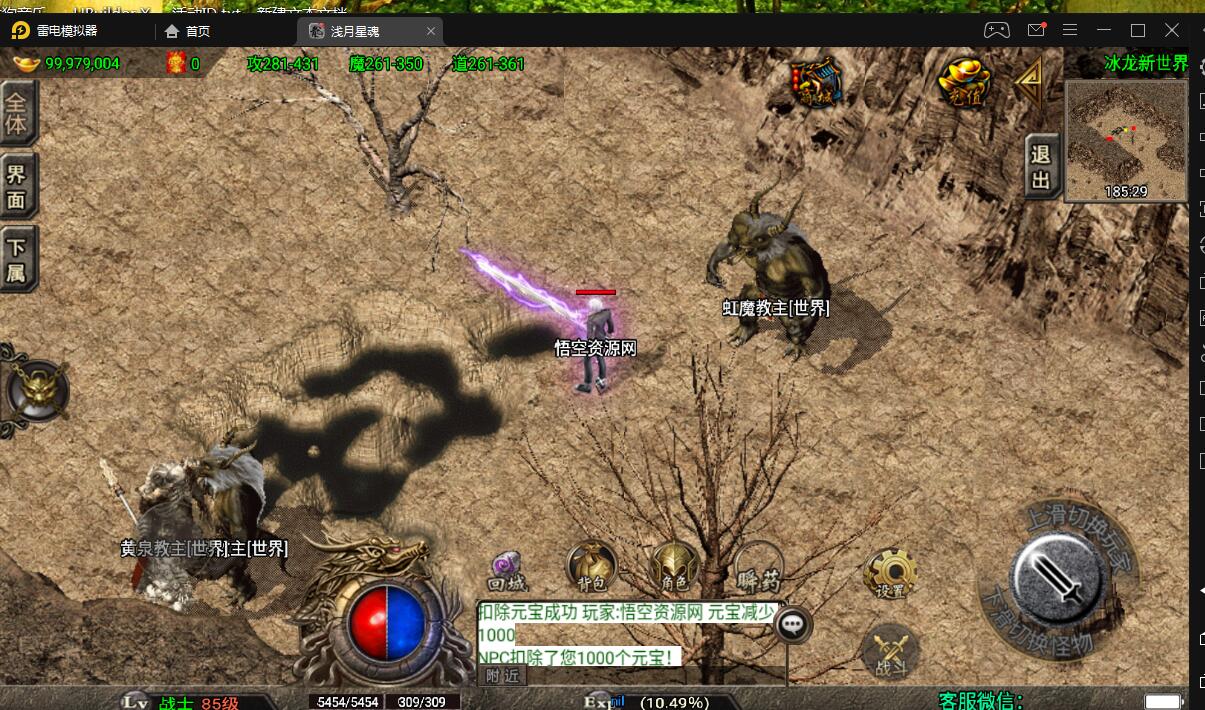Open the 背包 backpack
The height and width of the screenshot is (710, 1205).
[591, 567]
